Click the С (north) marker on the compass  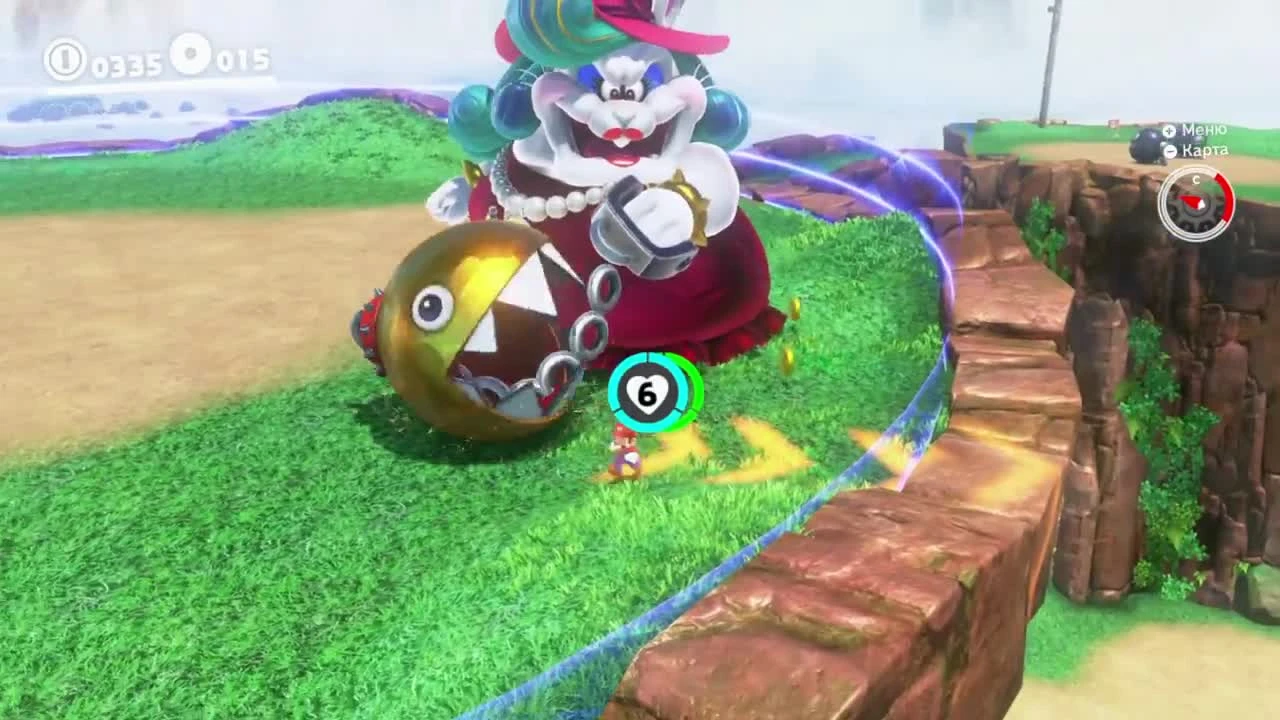1196,180
